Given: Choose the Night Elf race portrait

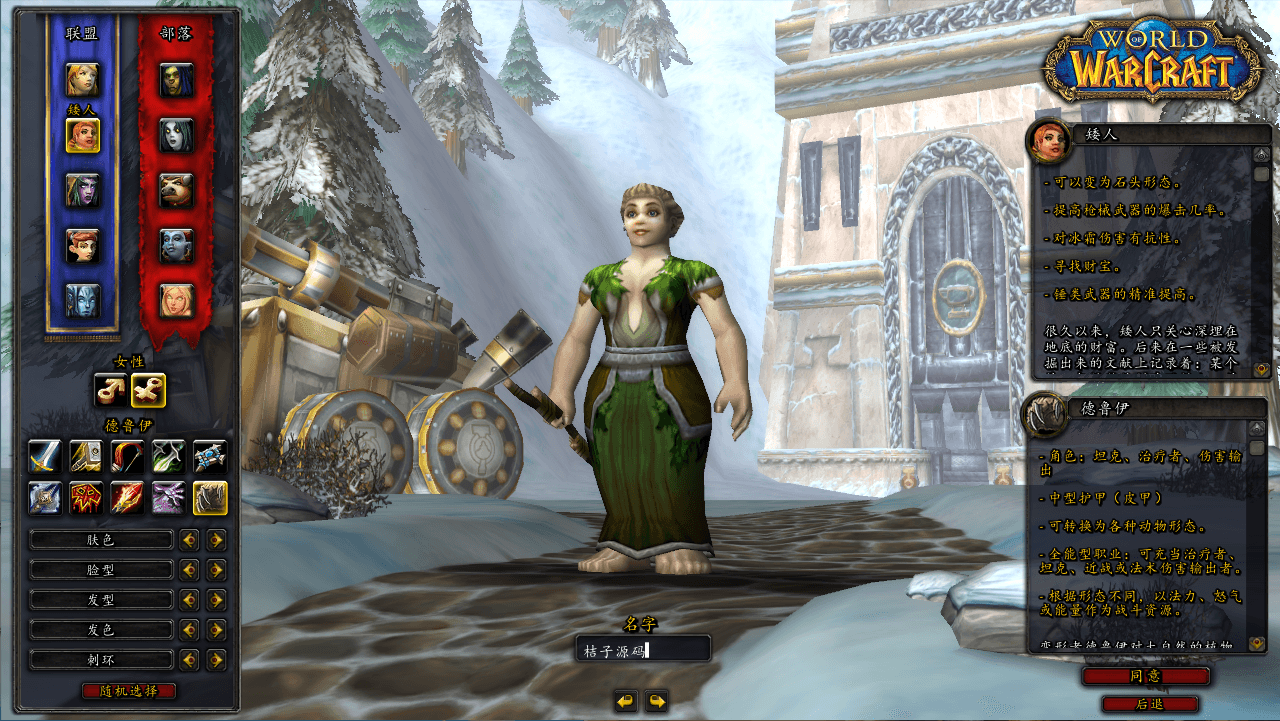Looking at the screenshot, I should pos(83,190).
